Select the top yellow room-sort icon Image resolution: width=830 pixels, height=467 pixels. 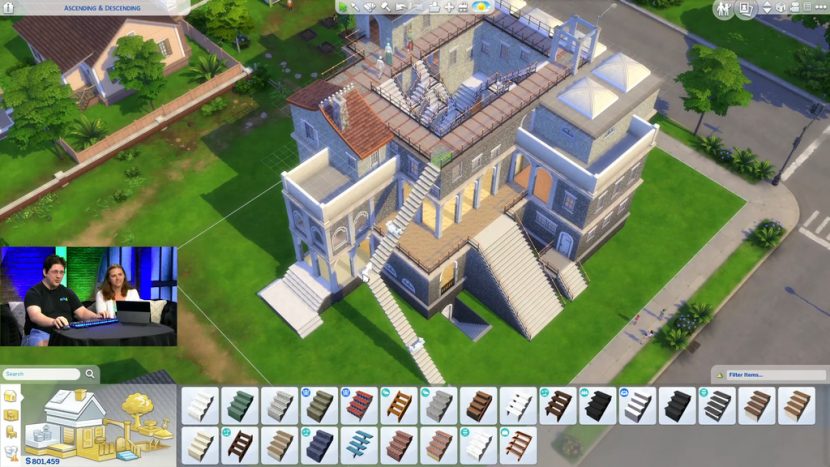tap(10, 395)
